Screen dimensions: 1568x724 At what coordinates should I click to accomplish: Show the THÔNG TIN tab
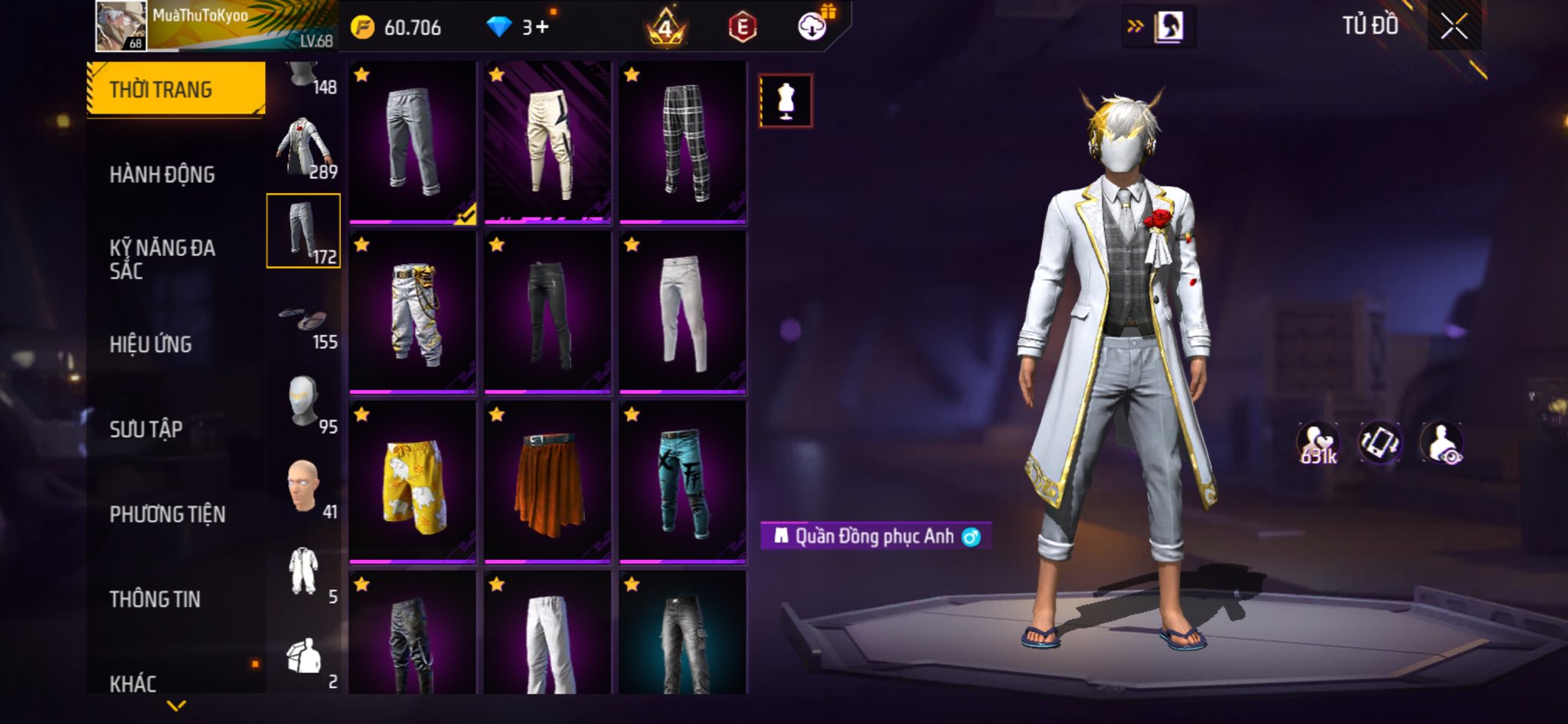[x=155, y=599]
